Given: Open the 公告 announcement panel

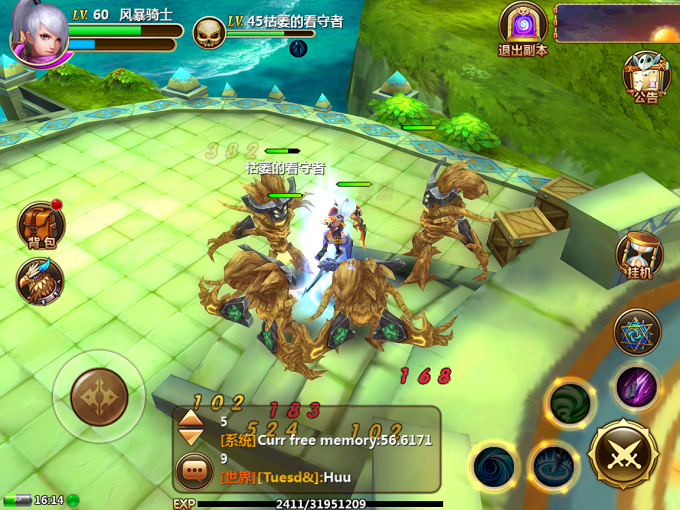Looking at the screenshot, I should click(x=645, y=76).
